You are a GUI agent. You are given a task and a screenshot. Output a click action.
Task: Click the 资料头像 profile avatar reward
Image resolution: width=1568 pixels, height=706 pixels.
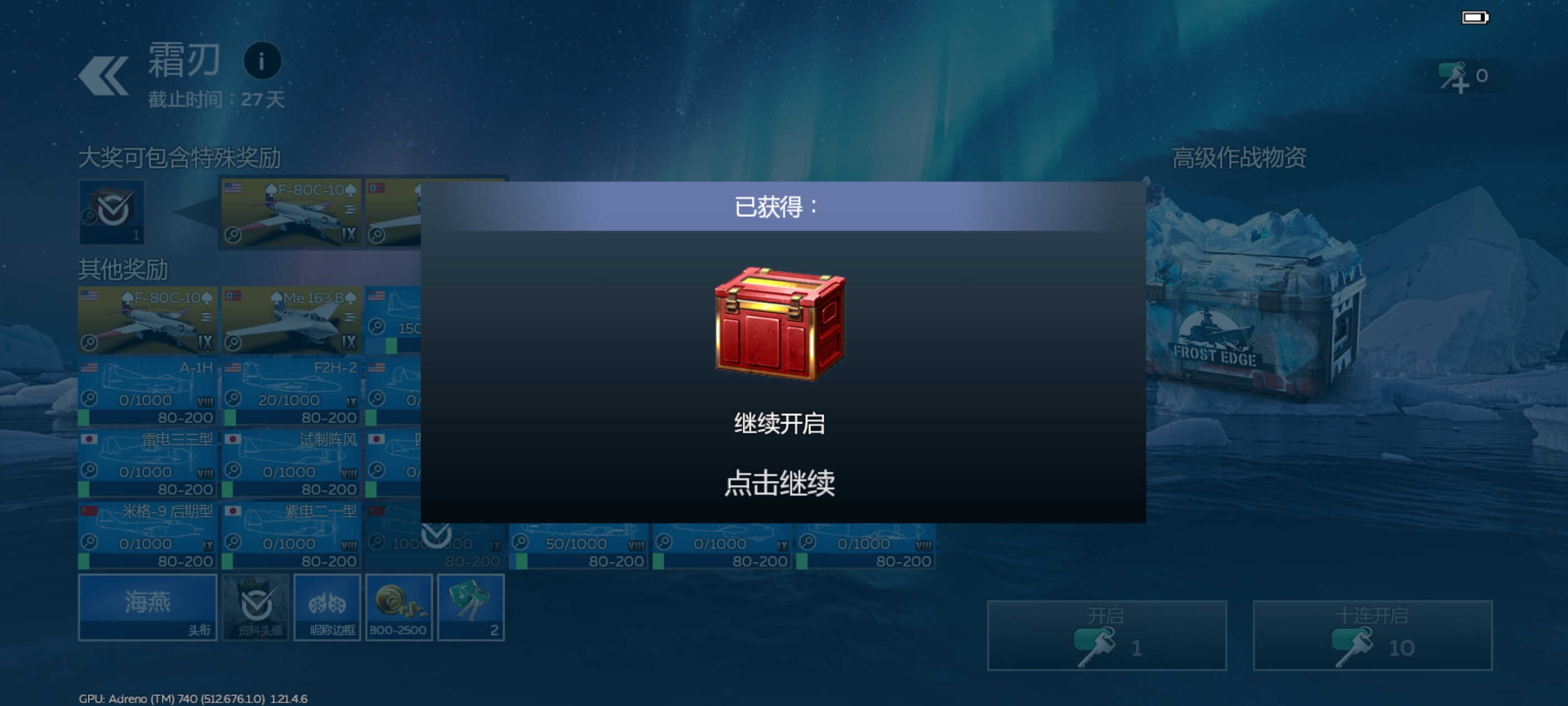(x=256, y=607)
